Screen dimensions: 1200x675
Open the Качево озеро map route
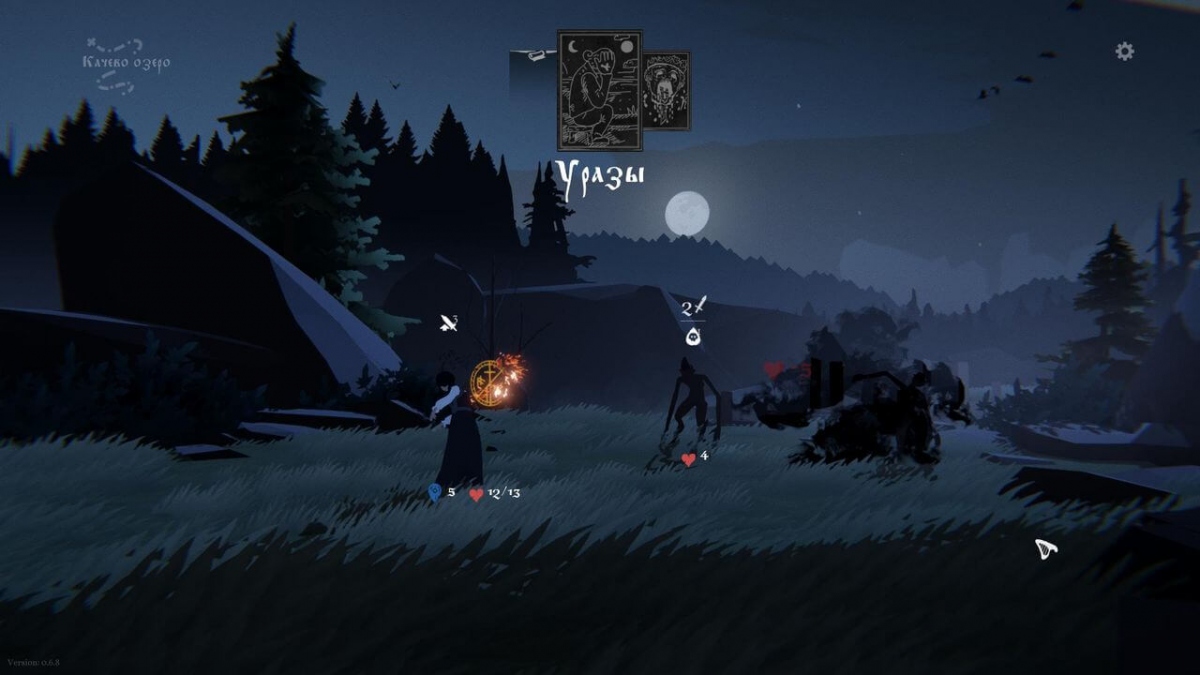125,64
